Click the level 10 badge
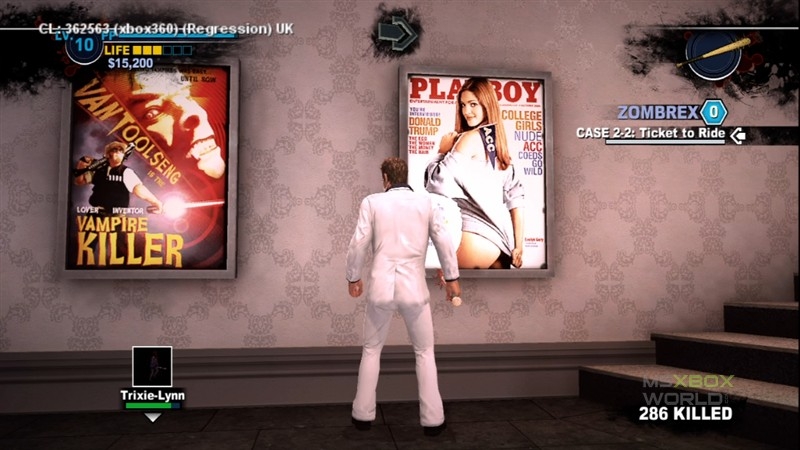Screen dimensions: 800x450 click(84, 46)
